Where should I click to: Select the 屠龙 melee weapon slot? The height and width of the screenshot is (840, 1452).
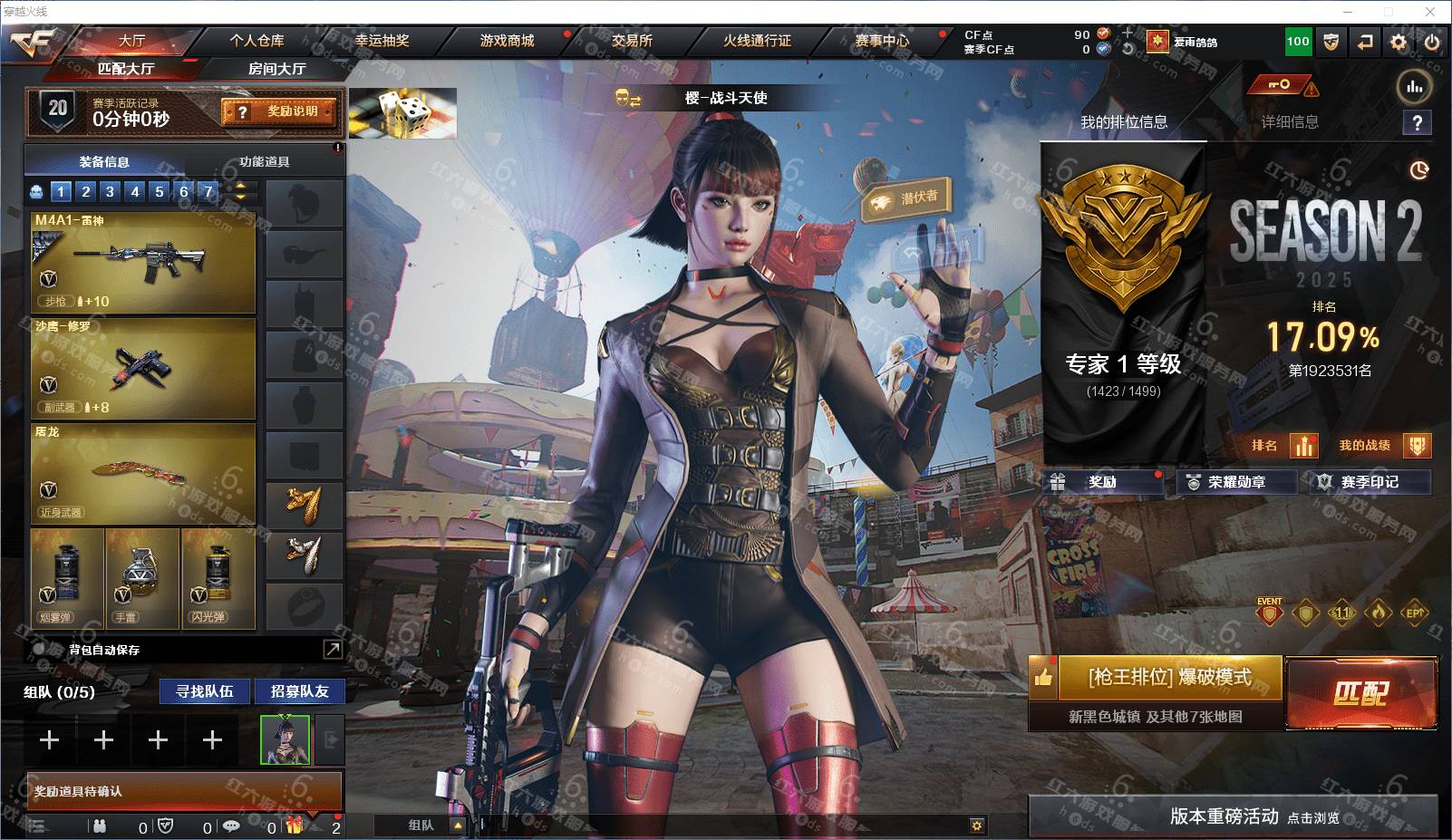click(x=142, y=472)
